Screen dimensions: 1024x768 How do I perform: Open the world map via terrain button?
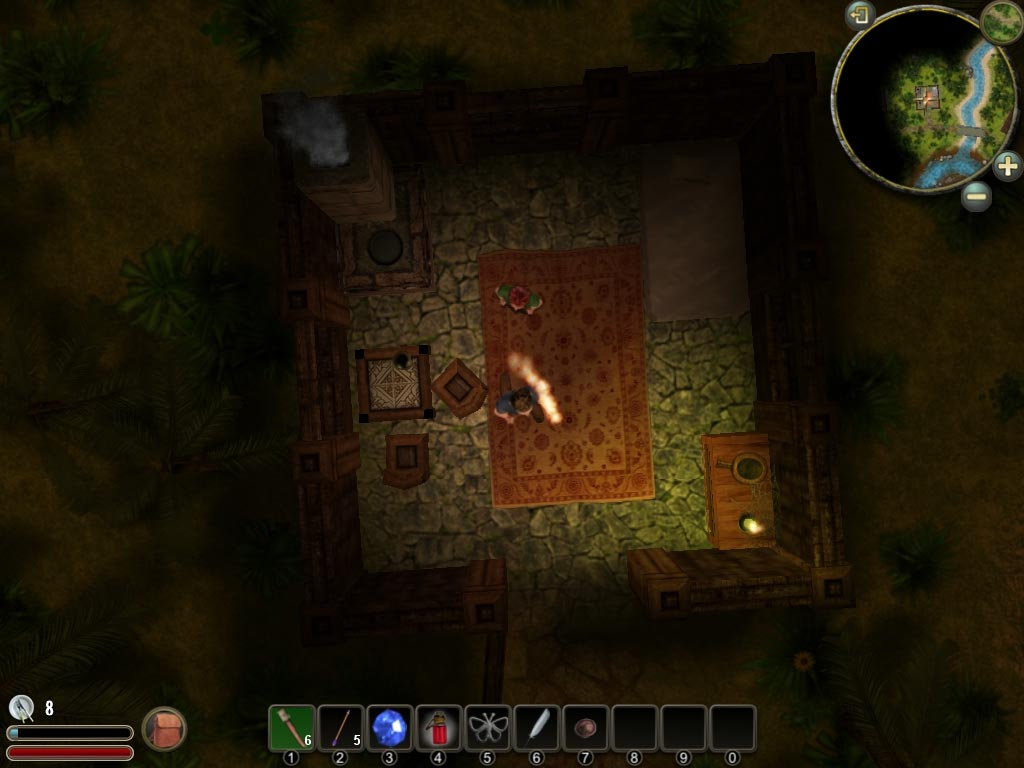click(x=1000, y=22)
